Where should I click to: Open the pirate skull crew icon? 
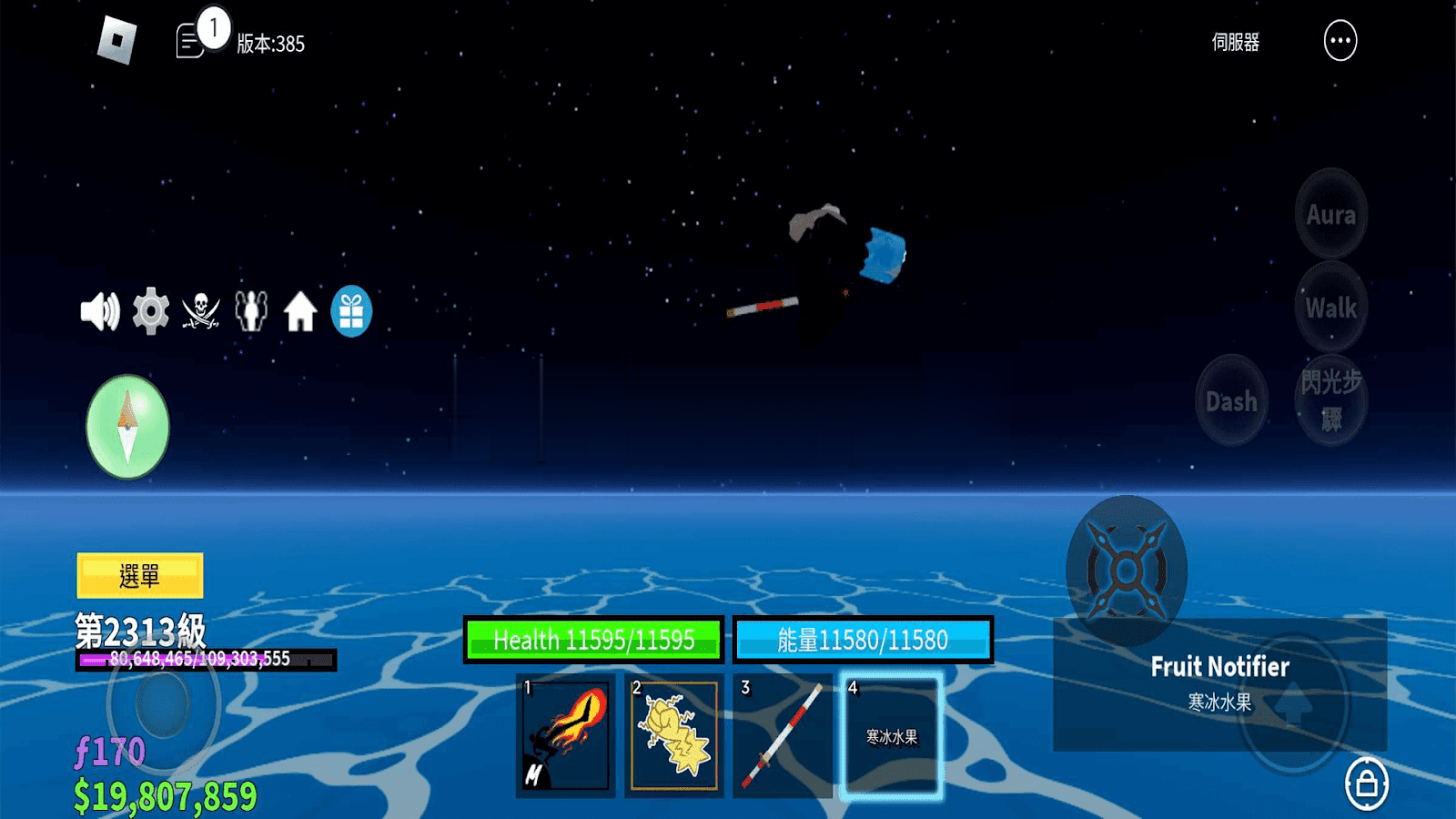click(201, 312)
